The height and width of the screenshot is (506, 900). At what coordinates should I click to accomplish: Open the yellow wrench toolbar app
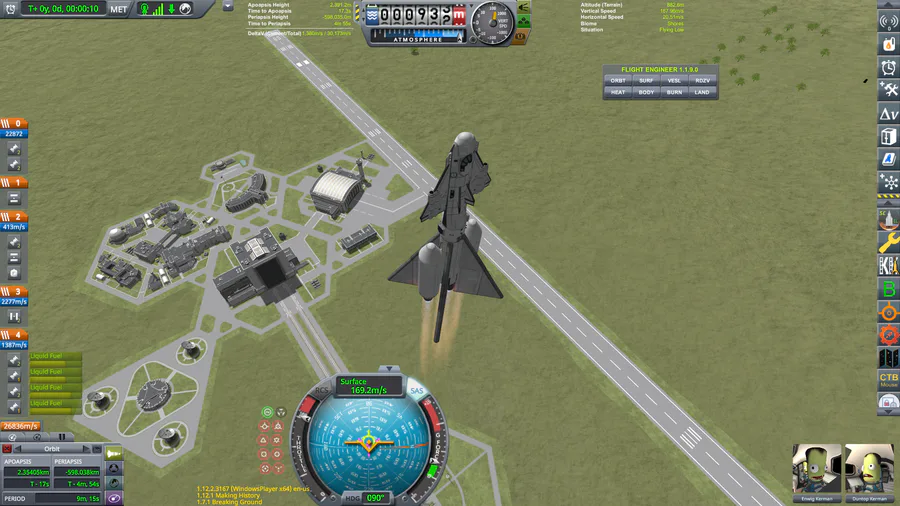pyautogui.click(x=888, y=243)
